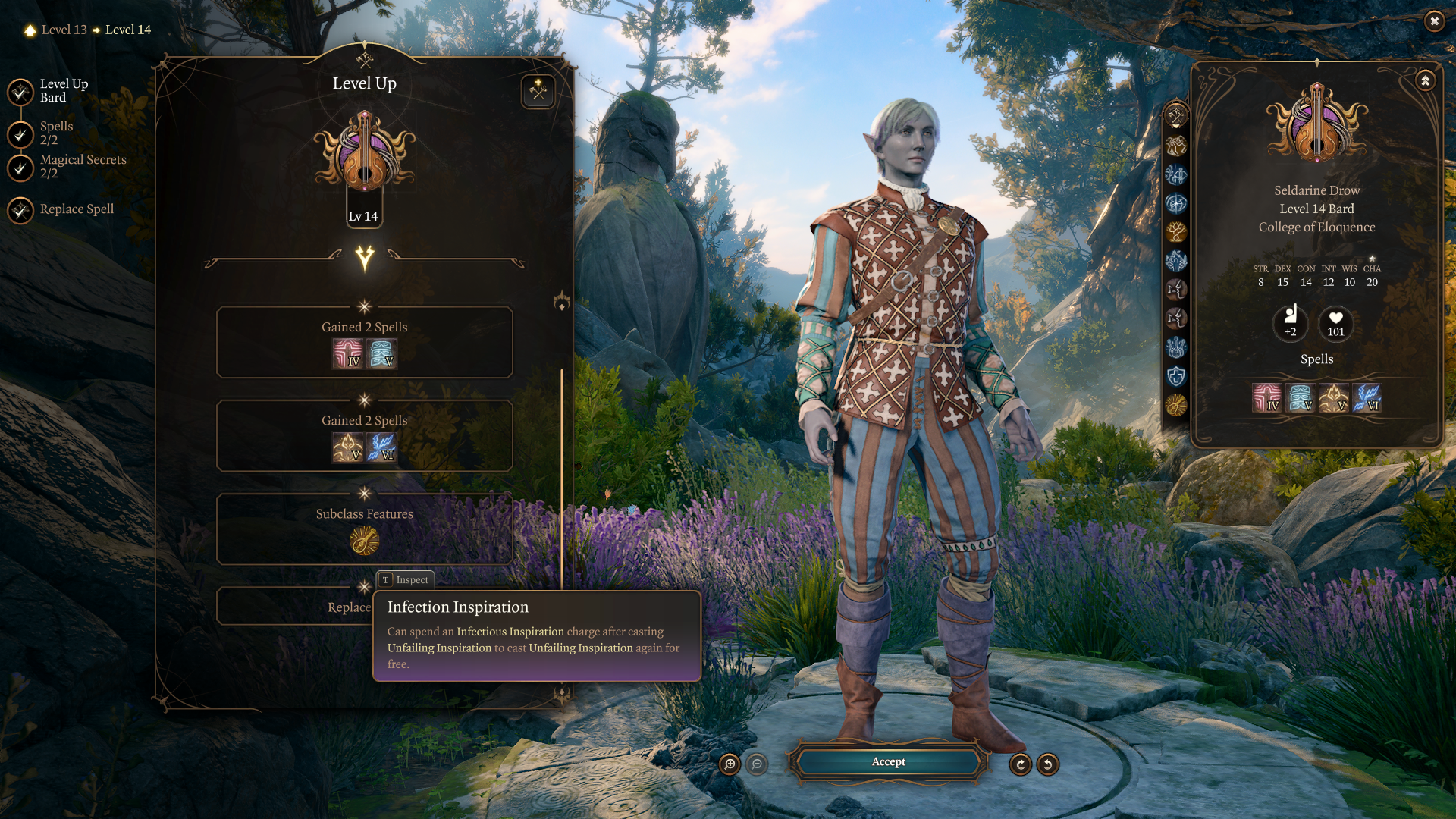This screenshot has height=819, width=1456.
Task: Zoom out from the character
Action: point(757,764)
